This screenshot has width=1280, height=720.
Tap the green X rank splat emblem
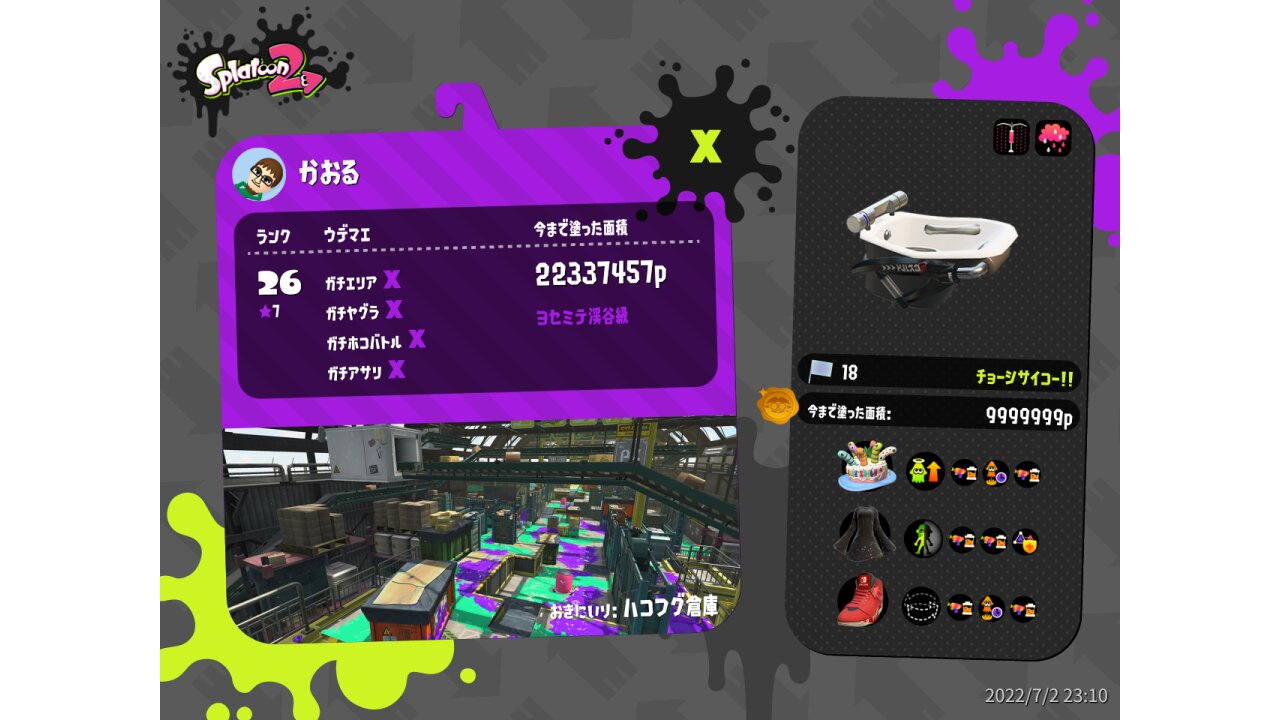point(706,147)
